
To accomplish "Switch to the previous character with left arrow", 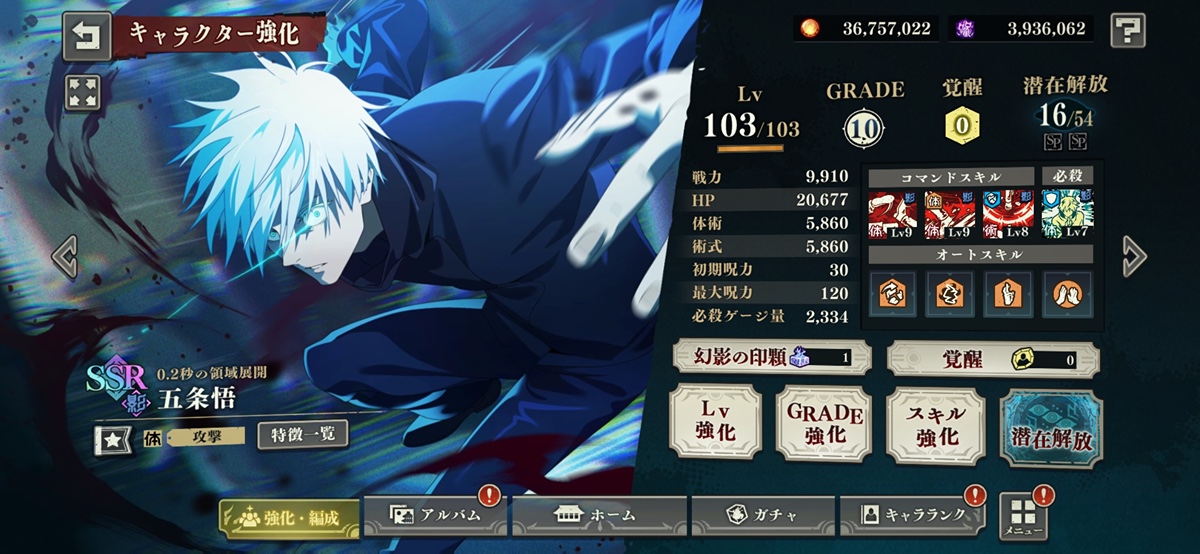I will tap(65, 258).
